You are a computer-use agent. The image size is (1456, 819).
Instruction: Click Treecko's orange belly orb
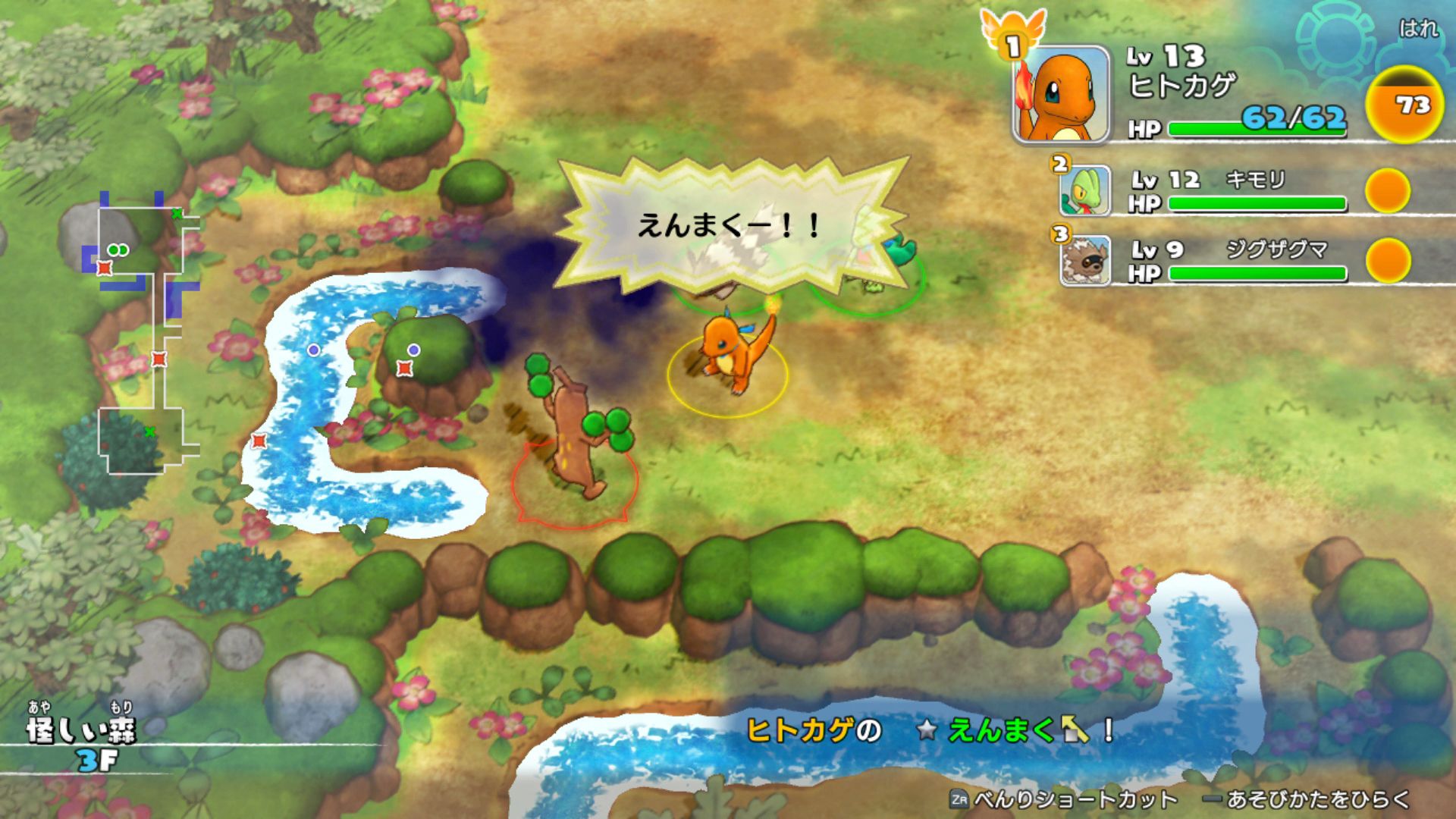(x=1387, y=190)
